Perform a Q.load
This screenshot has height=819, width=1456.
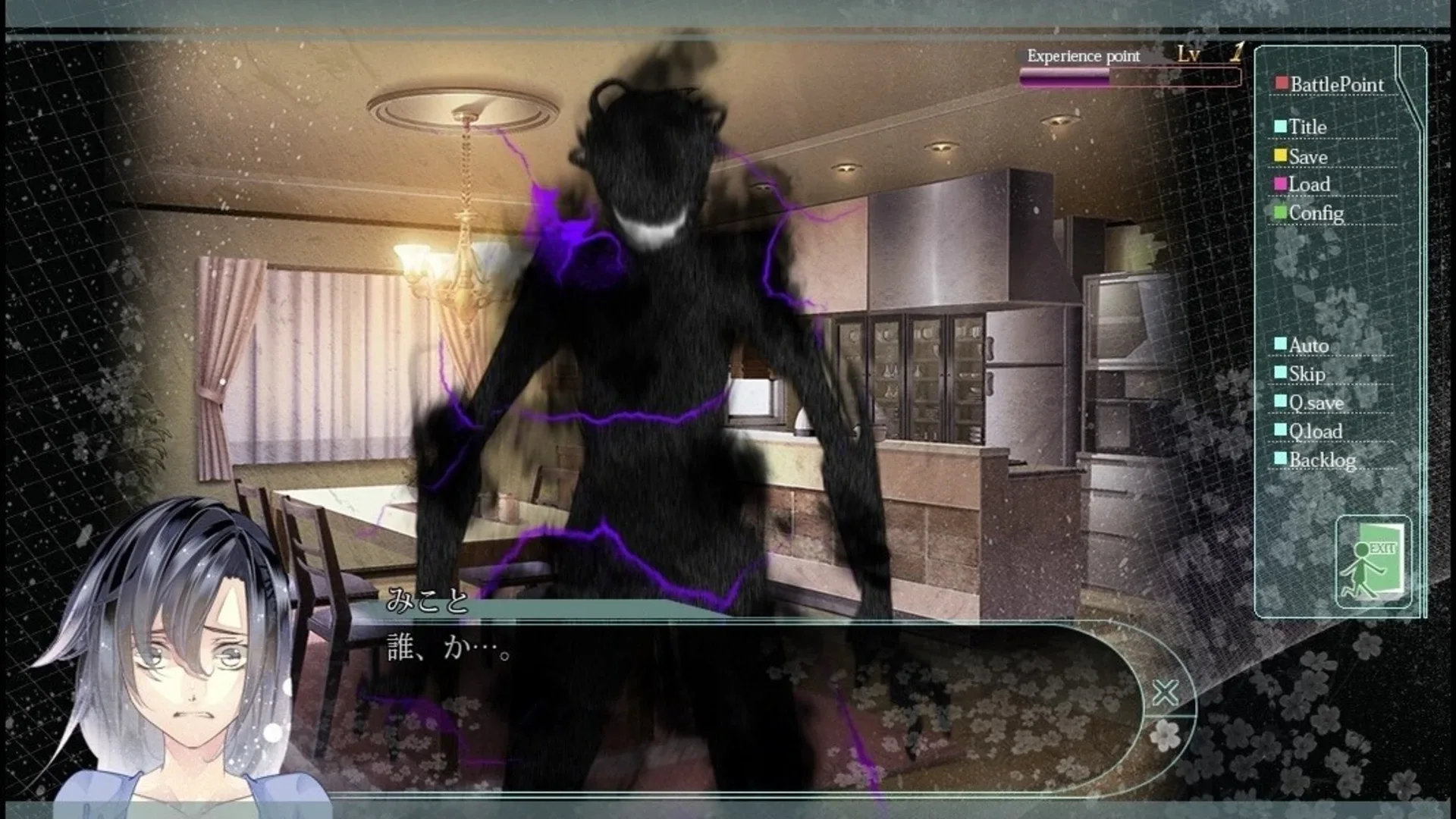1316,430
